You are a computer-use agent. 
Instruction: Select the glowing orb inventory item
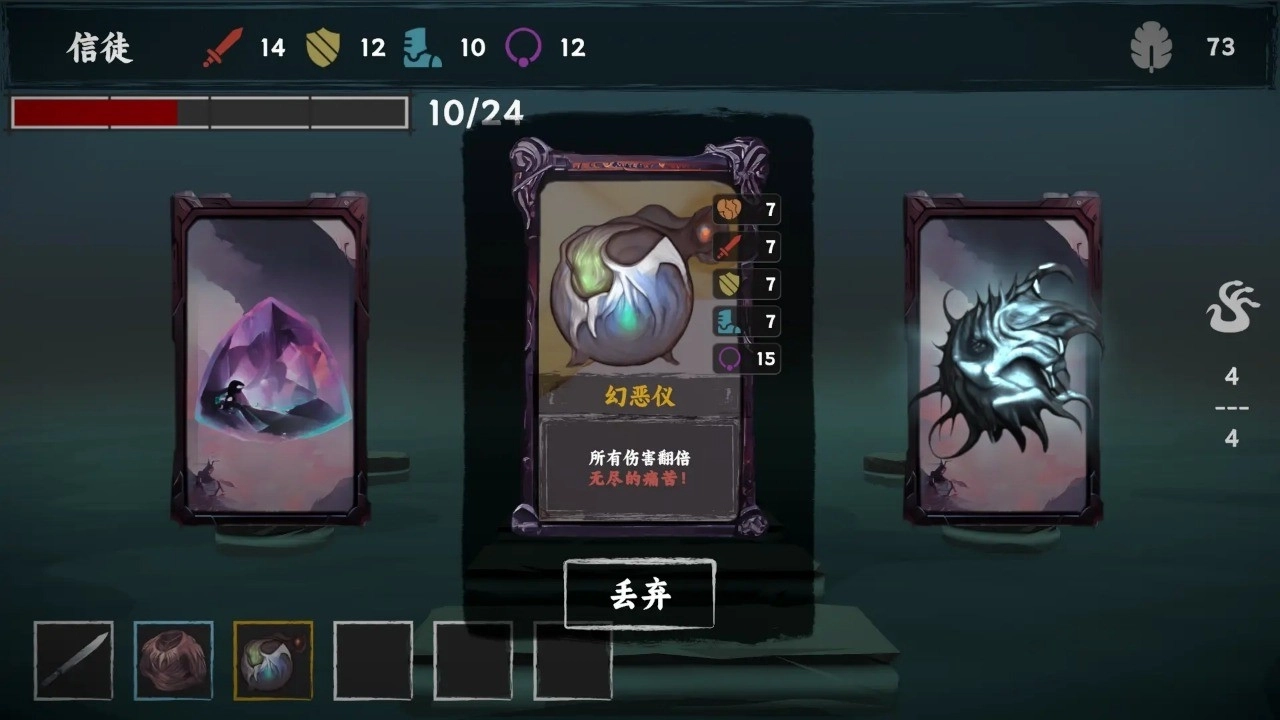point(272,661)
